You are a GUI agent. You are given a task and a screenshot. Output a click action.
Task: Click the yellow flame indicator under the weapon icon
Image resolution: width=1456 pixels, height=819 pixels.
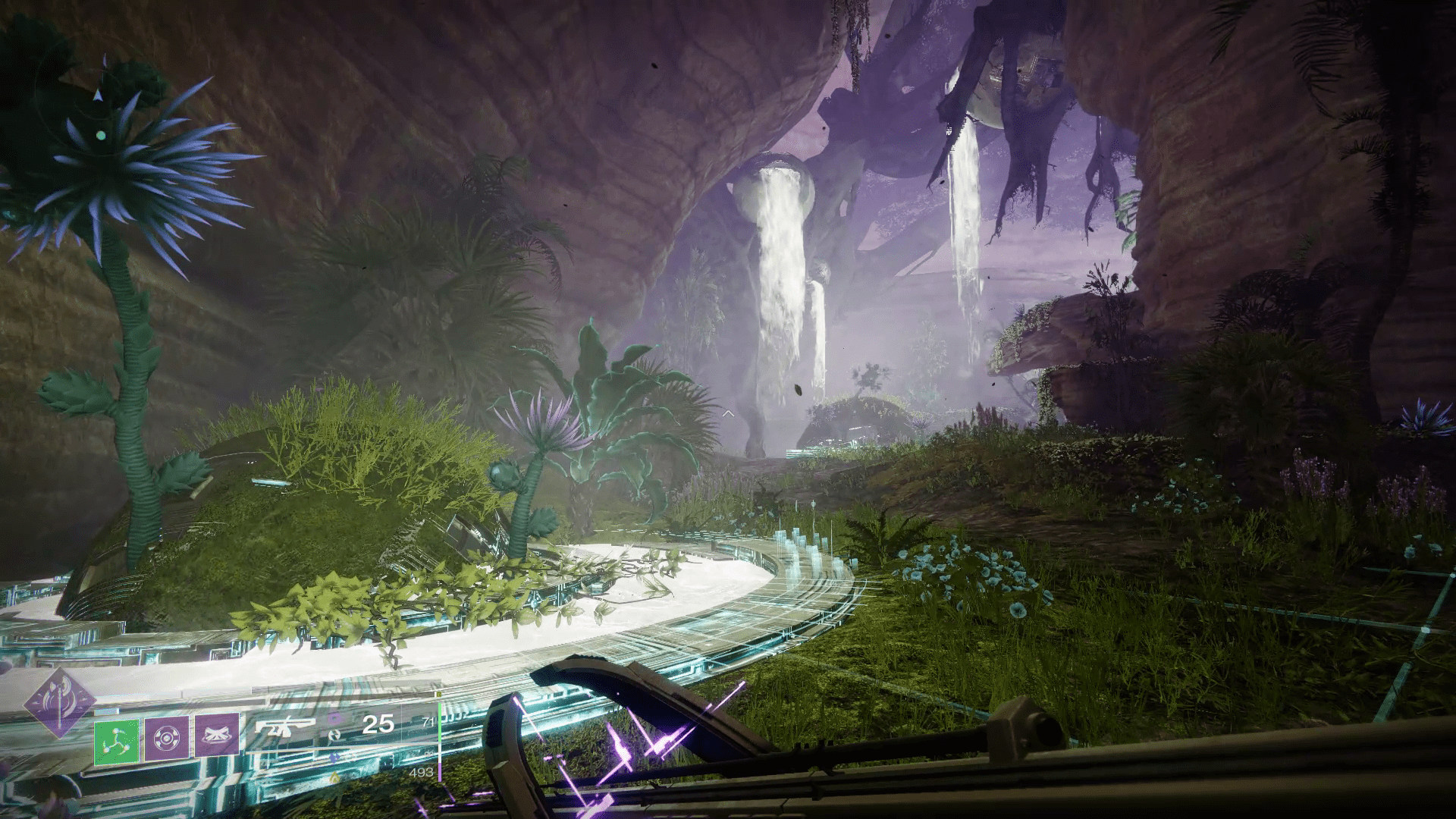(334, 776)
